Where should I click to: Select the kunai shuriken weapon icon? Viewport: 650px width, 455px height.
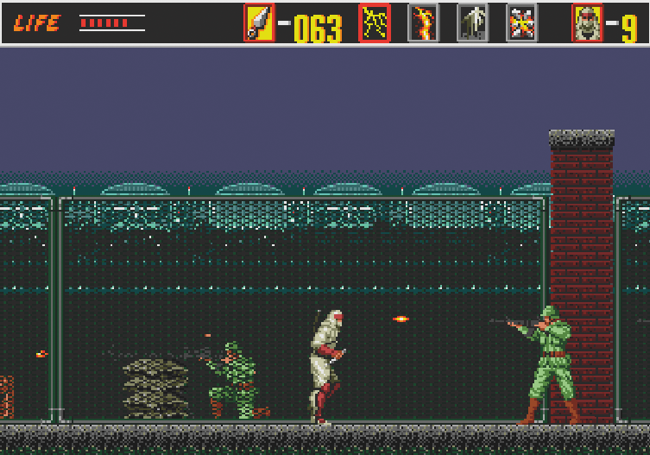[x=259, y=23]
